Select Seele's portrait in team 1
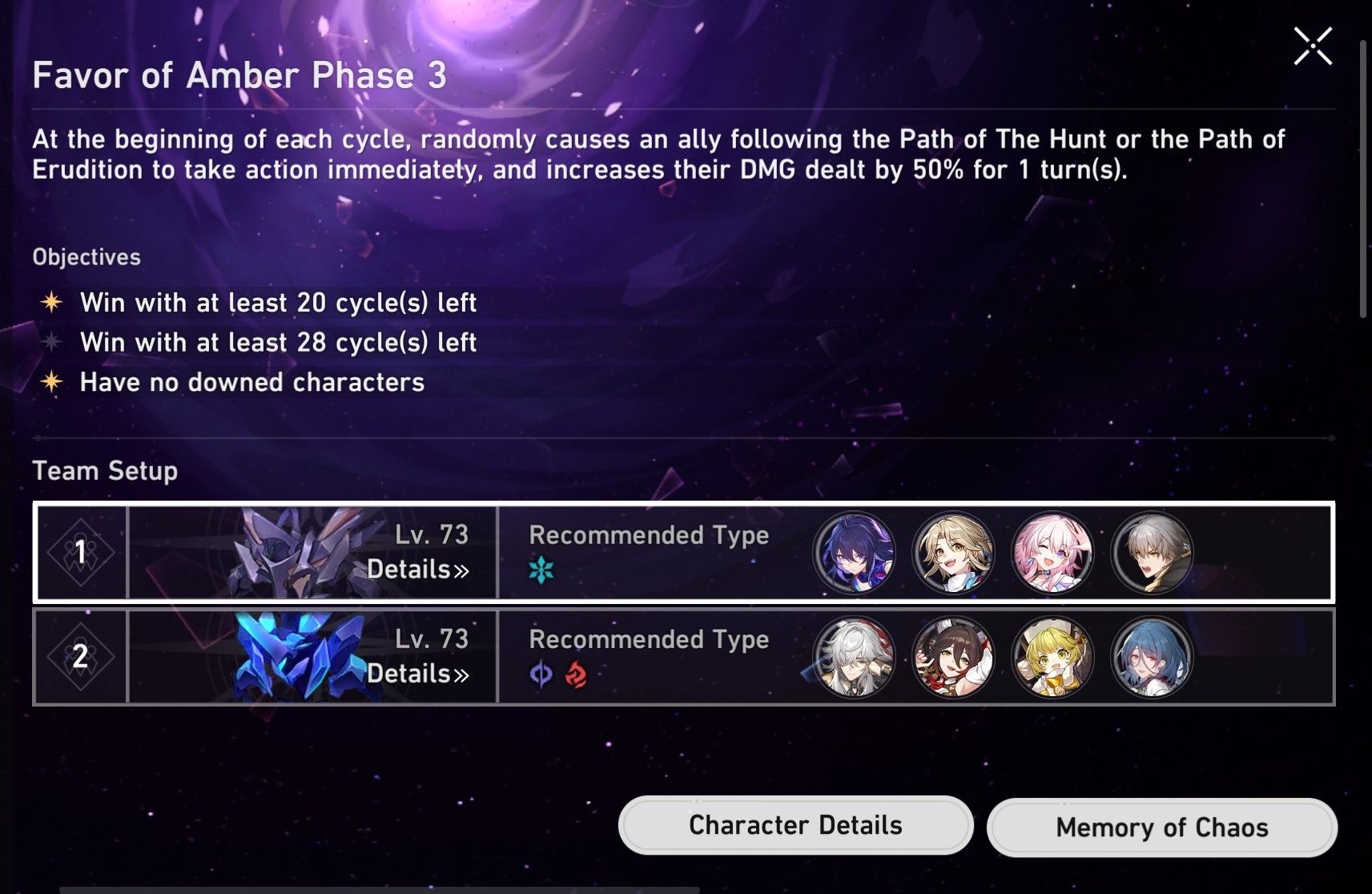Viewport: 1372px width, 894px height. (x=853, y=554)
